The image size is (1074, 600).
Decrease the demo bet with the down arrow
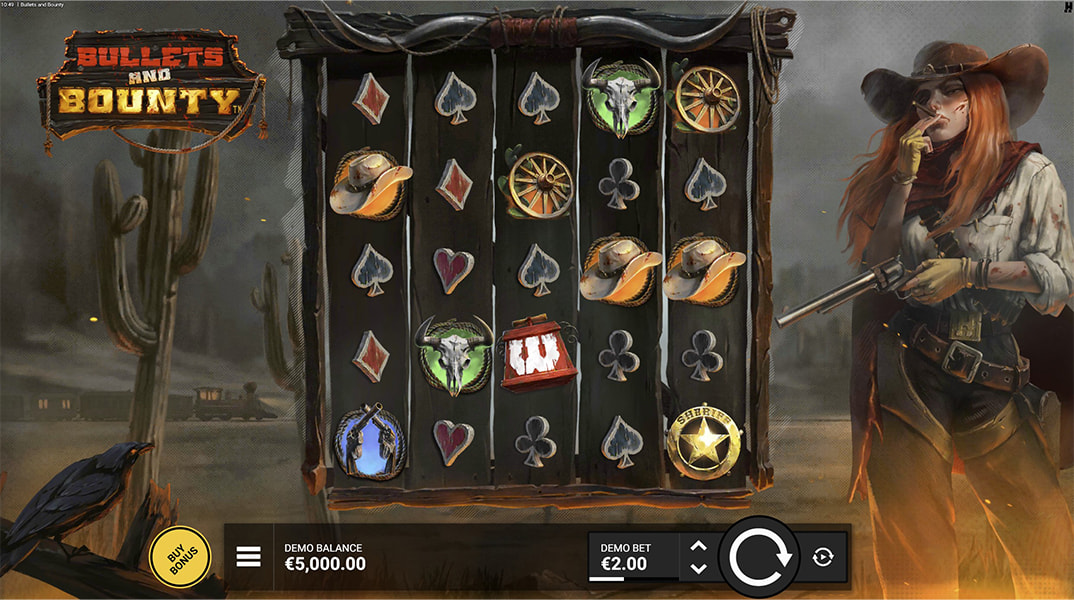pyautogui.click(x=699, y=568)
